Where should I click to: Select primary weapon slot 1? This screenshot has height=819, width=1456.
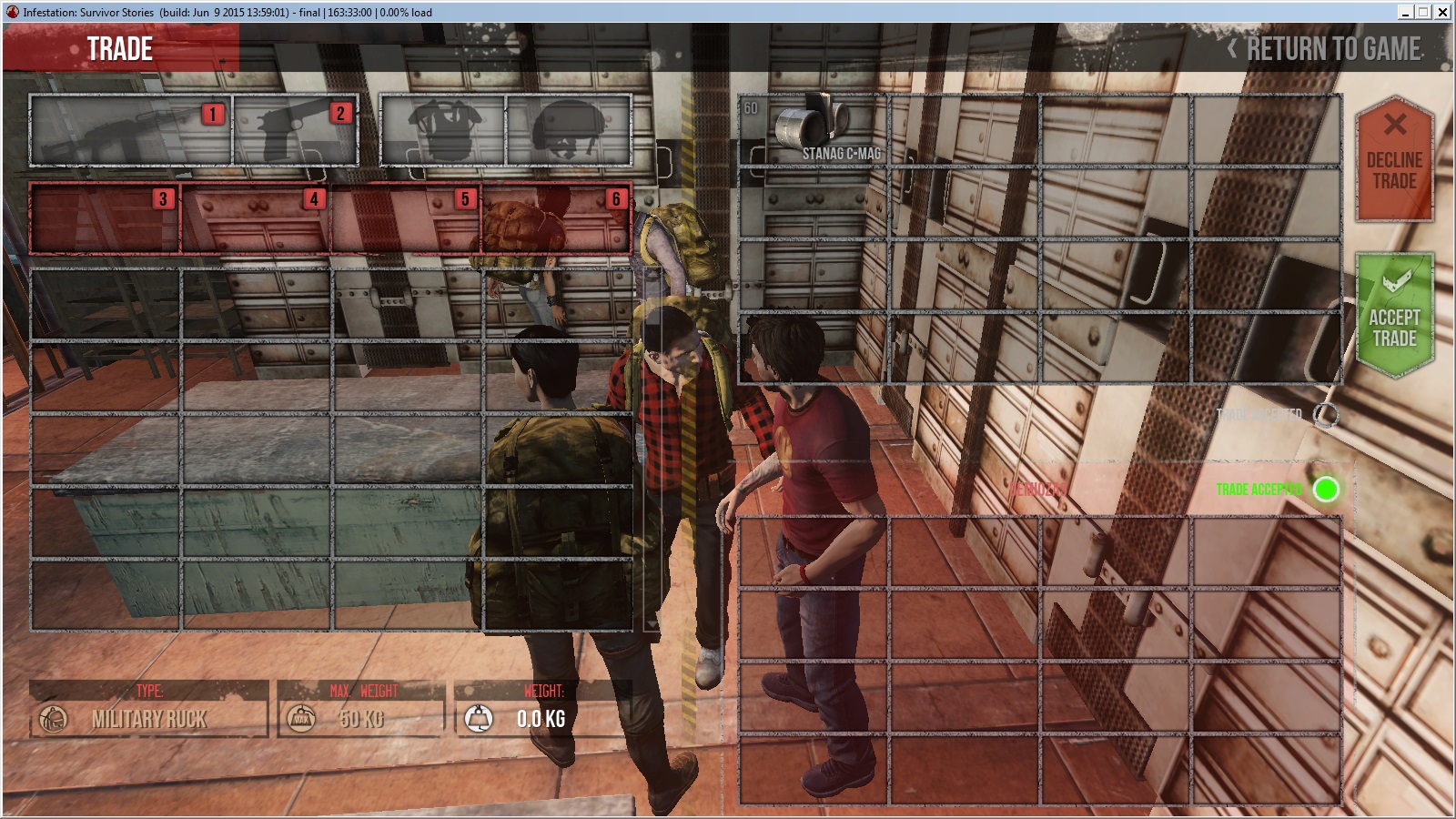pyautogui.click(x=130, y=130)
